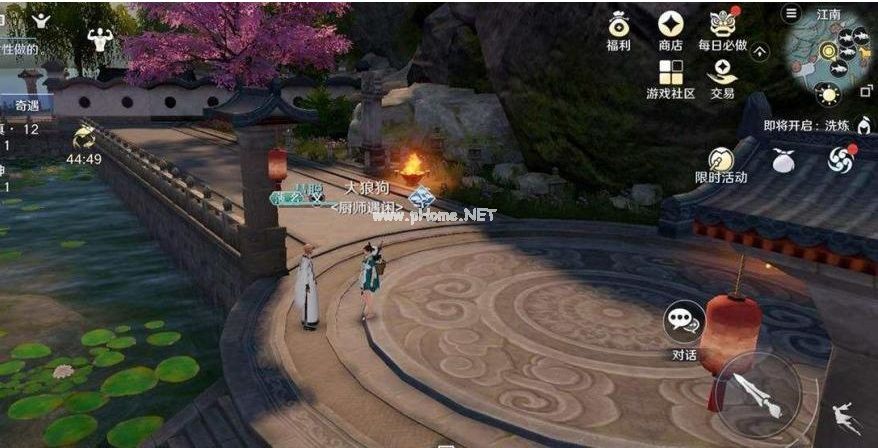Select the 奇遇 adventure tab
The image size is (878, 448).
pos(26,105)
